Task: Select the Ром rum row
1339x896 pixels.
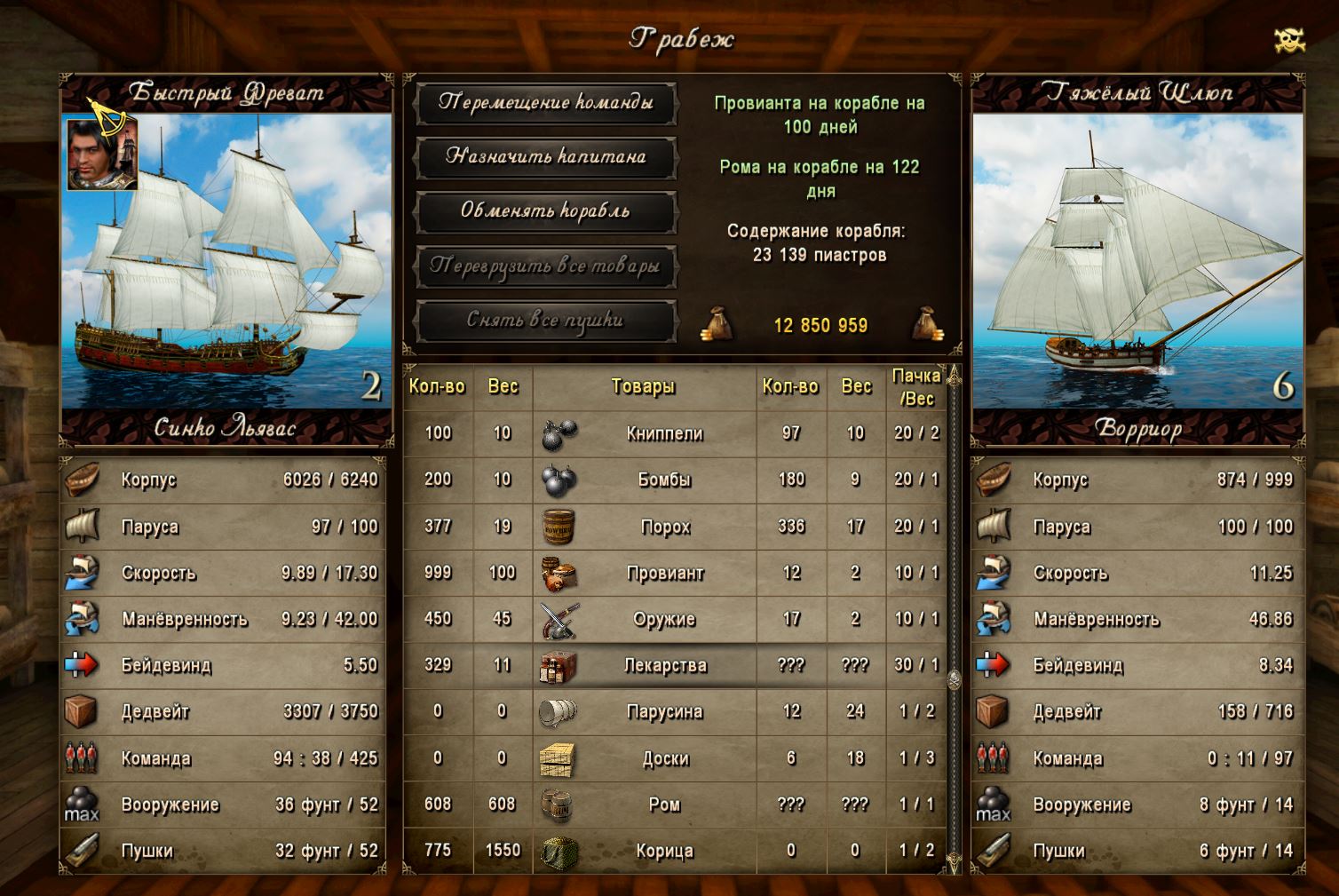Action: click(664, 805)
